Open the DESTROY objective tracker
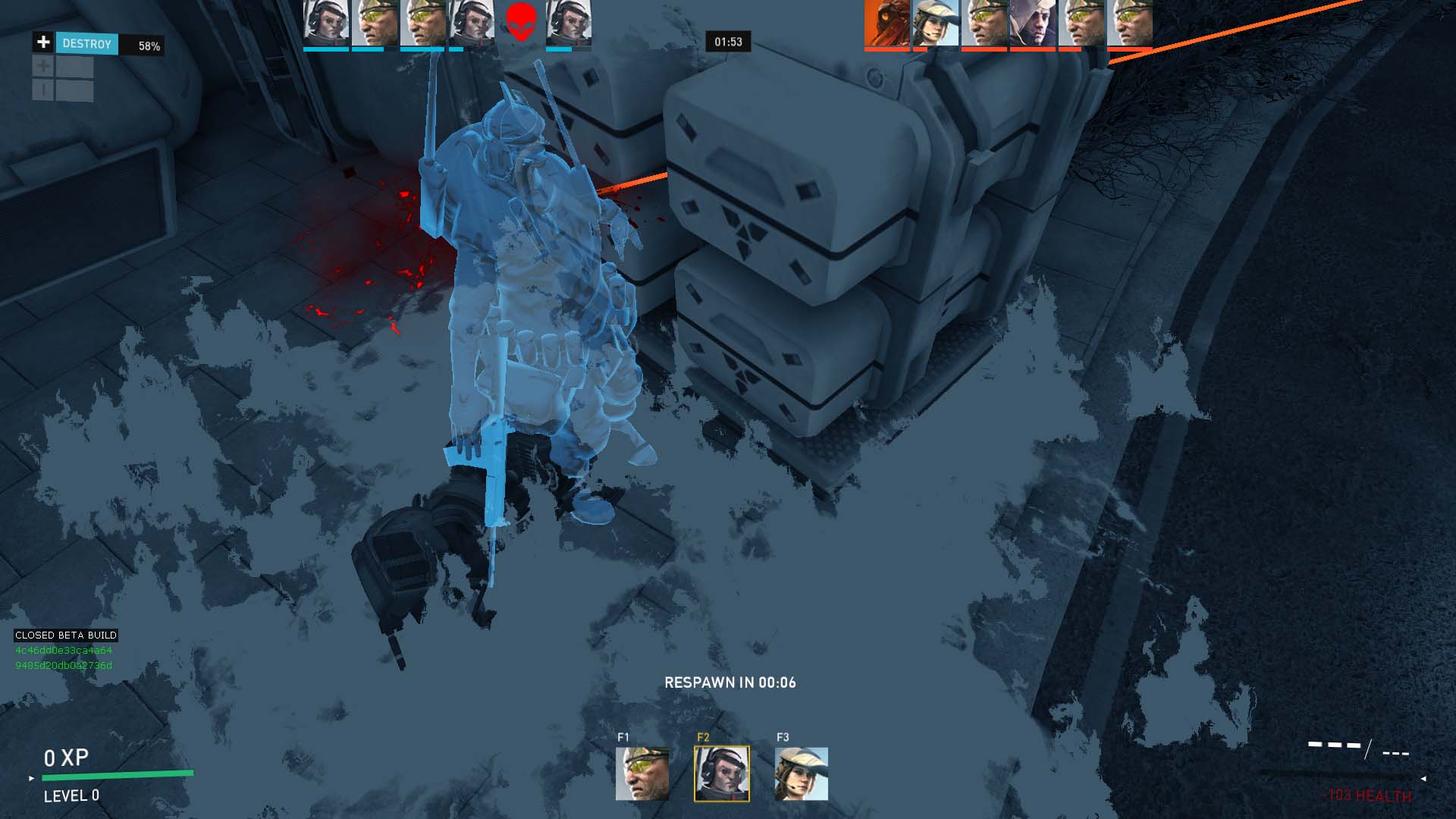This screenshot has height=819, width=1456. pyautogui.click(x=87, y=44)
